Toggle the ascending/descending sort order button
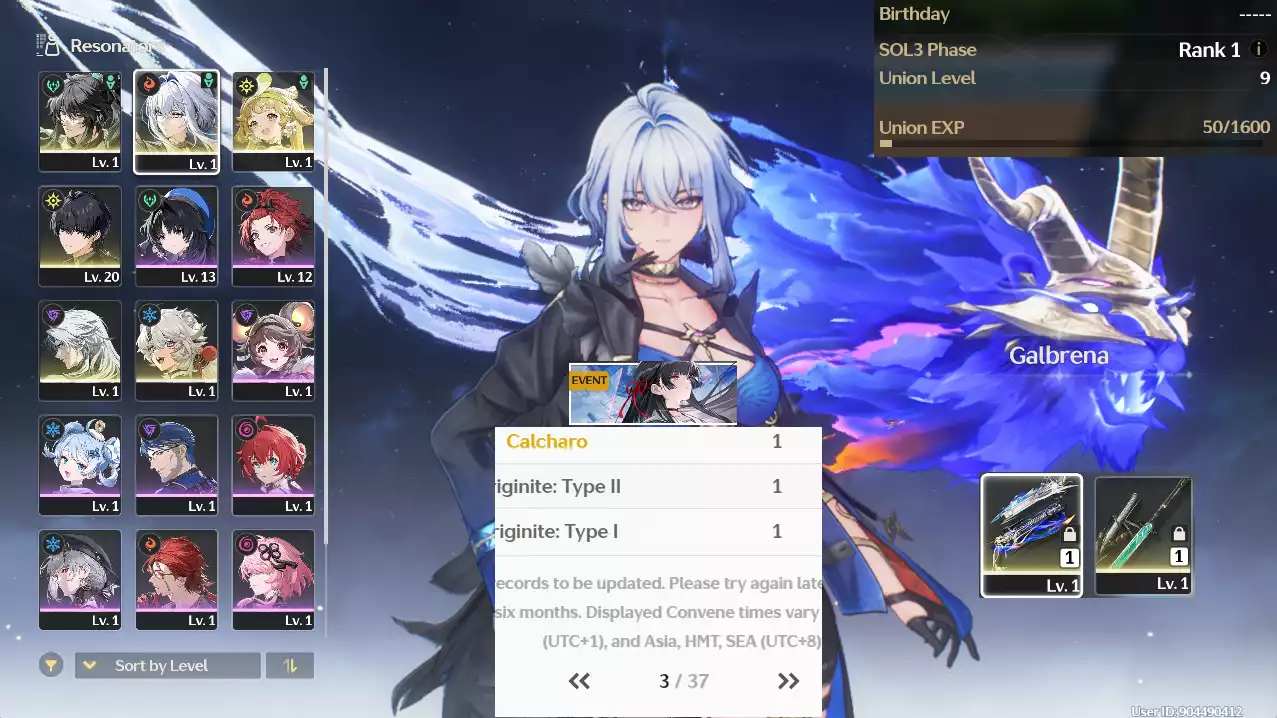Image resolution: width=1277 pixels, height=718 pixels. (x=290, y=666)
